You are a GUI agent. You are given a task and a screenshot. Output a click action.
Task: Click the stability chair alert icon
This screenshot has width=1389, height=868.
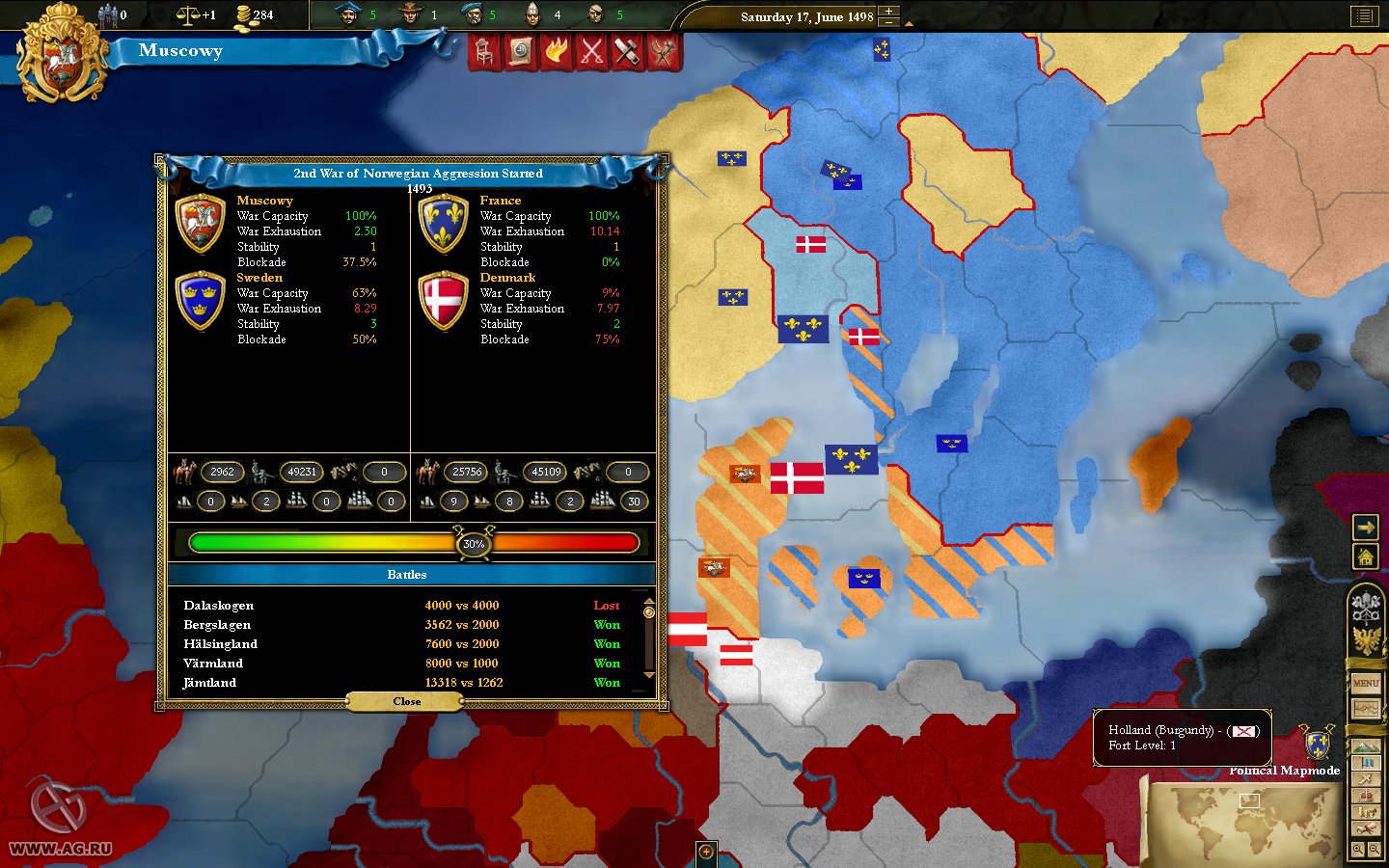click(x=485, y=53)
